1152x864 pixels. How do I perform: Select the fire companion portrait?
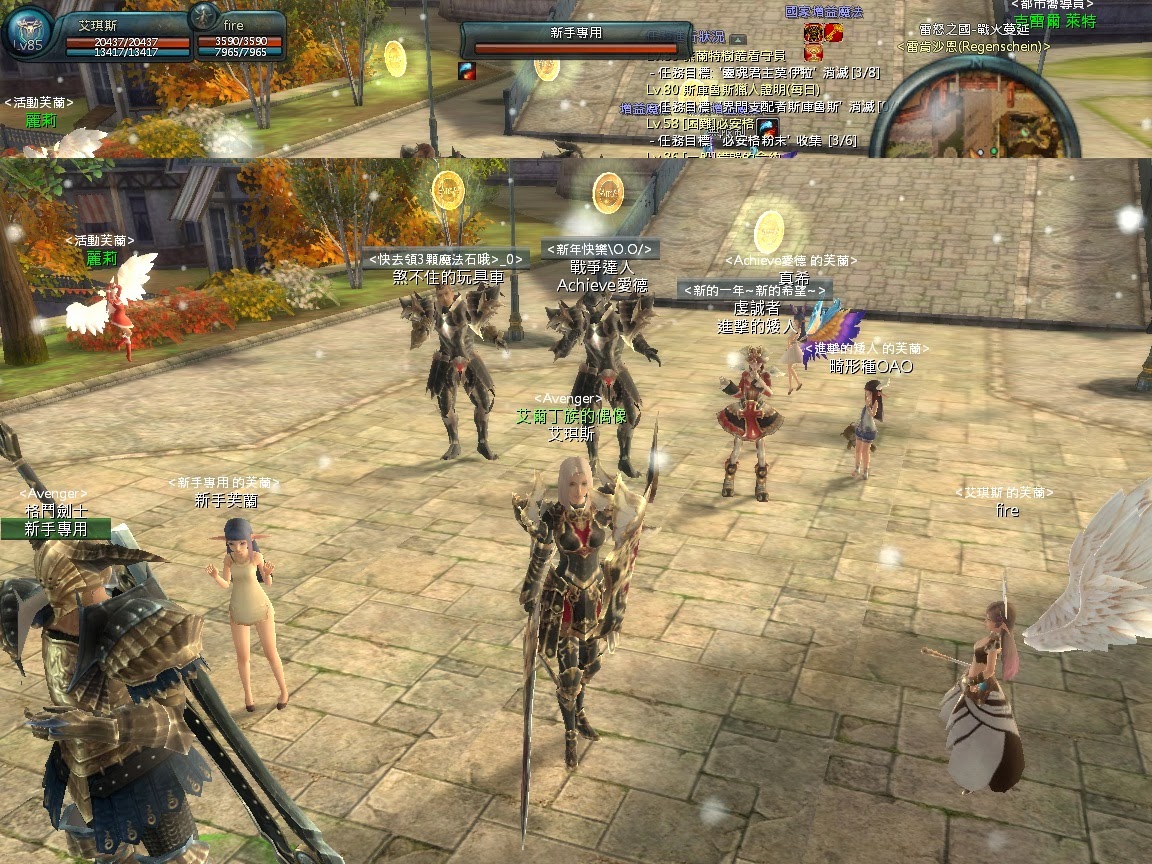[x=204, y=17]
